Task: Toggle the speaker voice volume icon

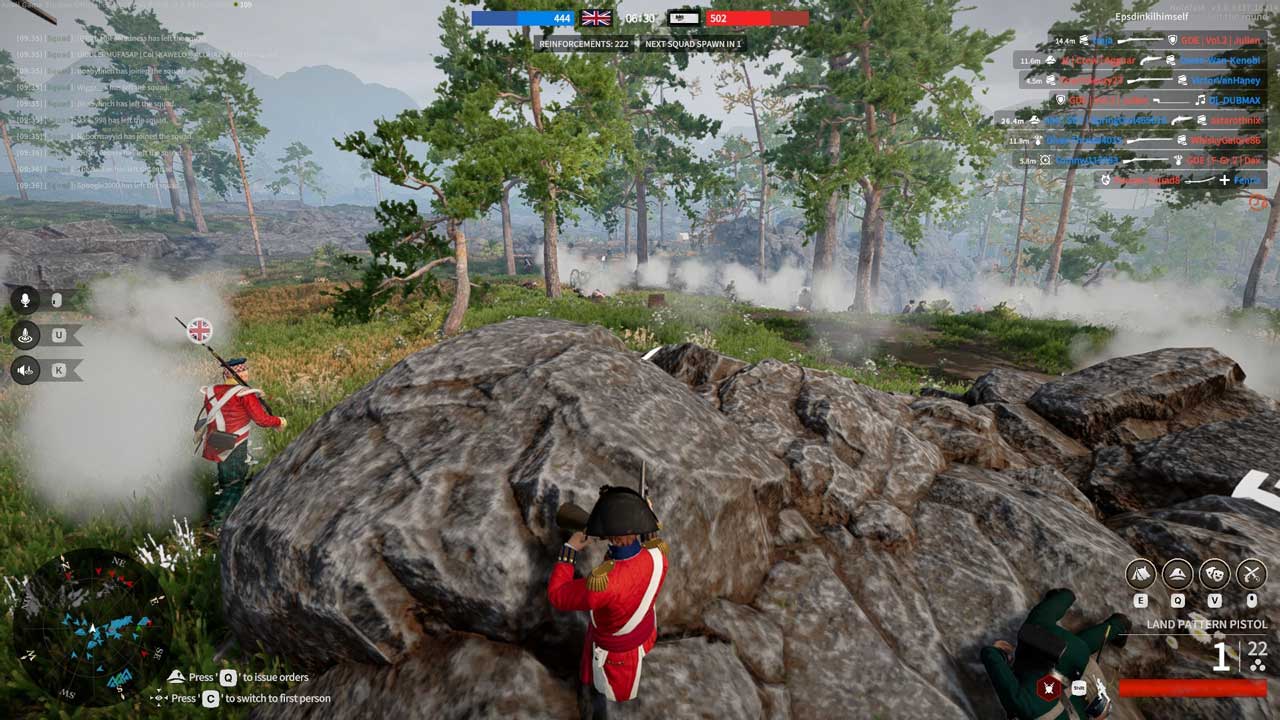Action: [x=26, y=370]
